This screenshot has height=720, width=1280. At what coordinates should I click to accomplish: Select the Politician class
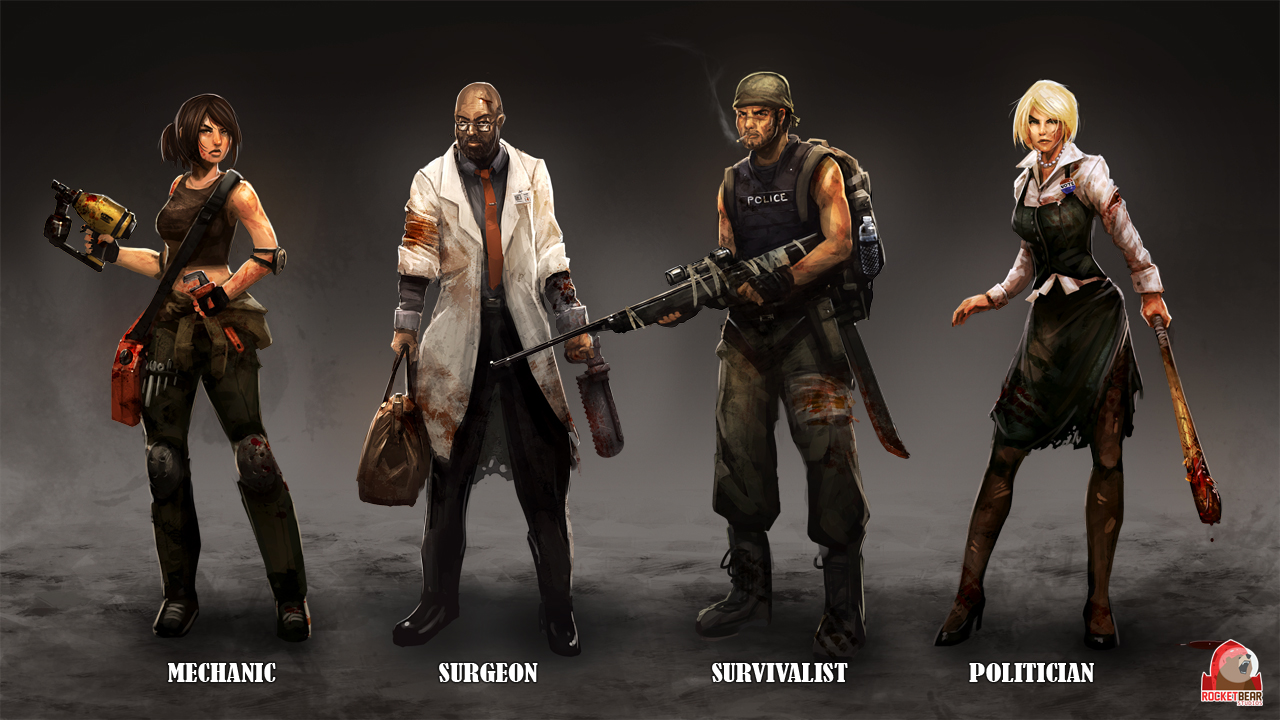click(1031, 672)
